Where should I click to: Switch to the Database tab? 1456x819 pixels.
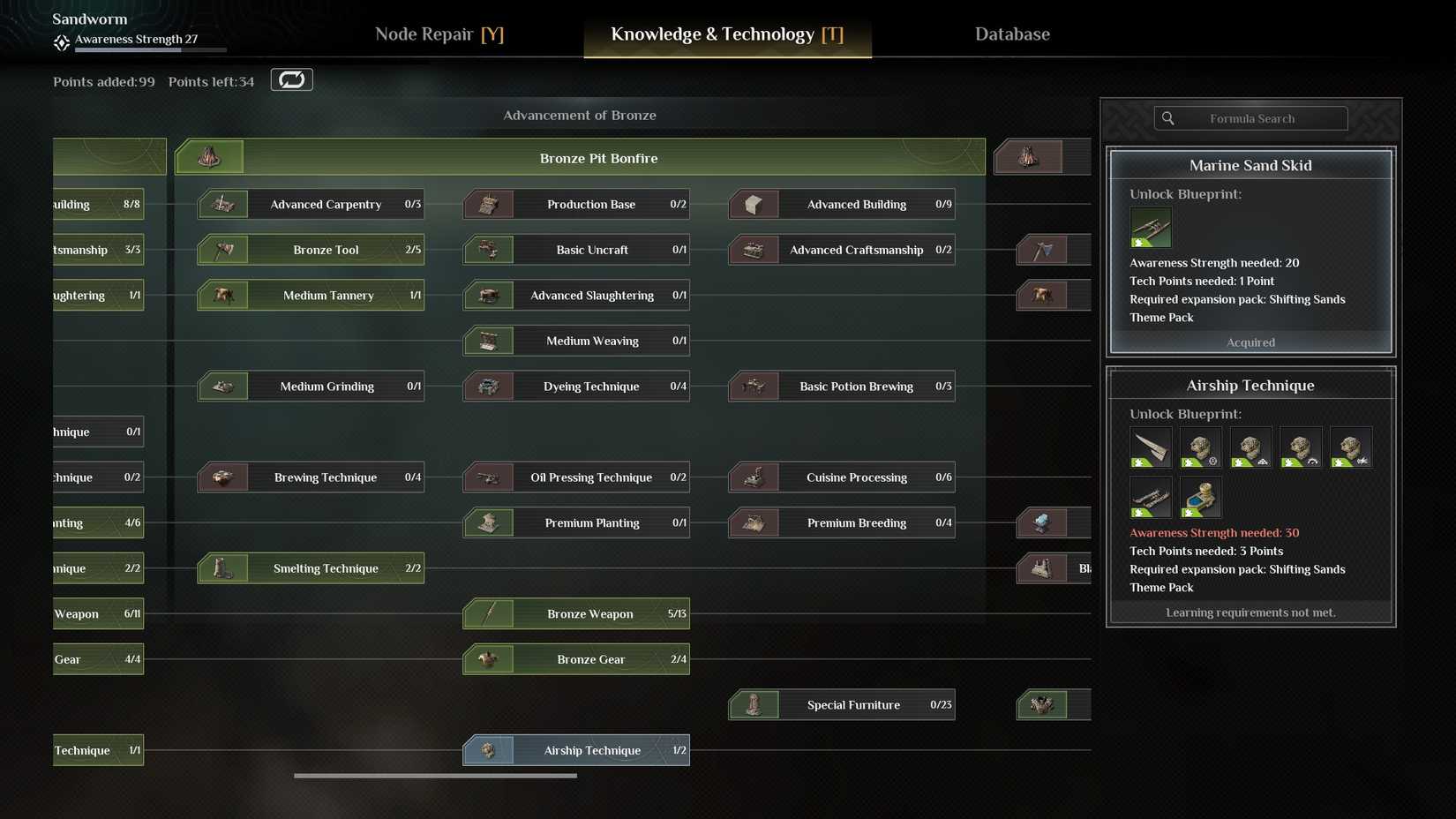[x=1012, y=34]
